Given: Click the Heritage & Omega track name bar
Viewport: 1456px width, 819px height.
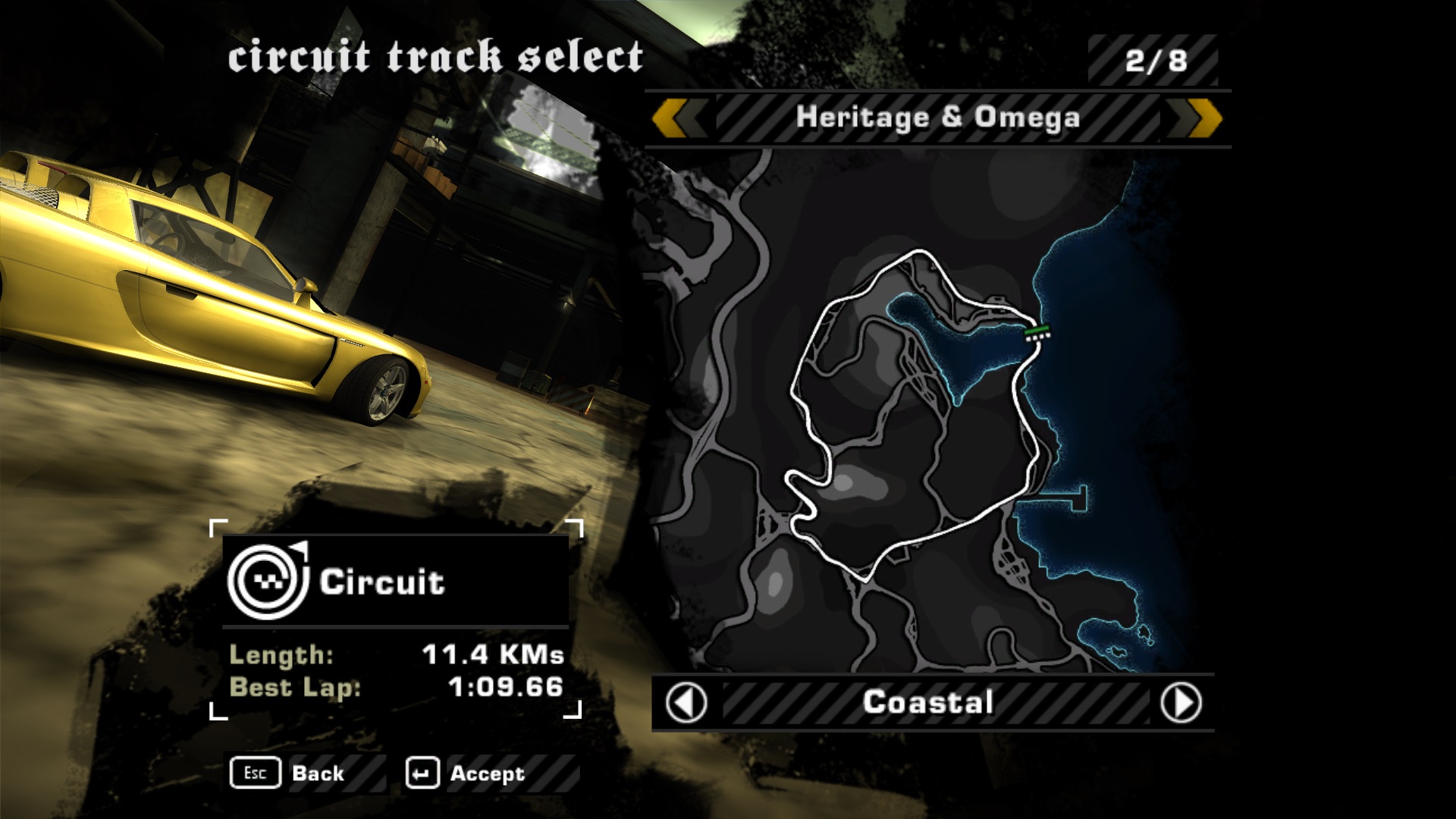Looking at the screenshot, I should coord(937,118).
